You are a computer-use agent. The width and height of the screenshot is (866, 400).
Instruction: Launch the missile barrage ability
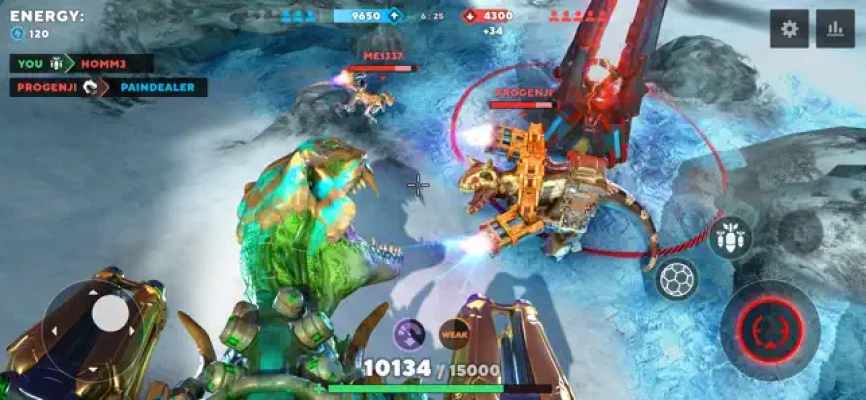point(731,239)
